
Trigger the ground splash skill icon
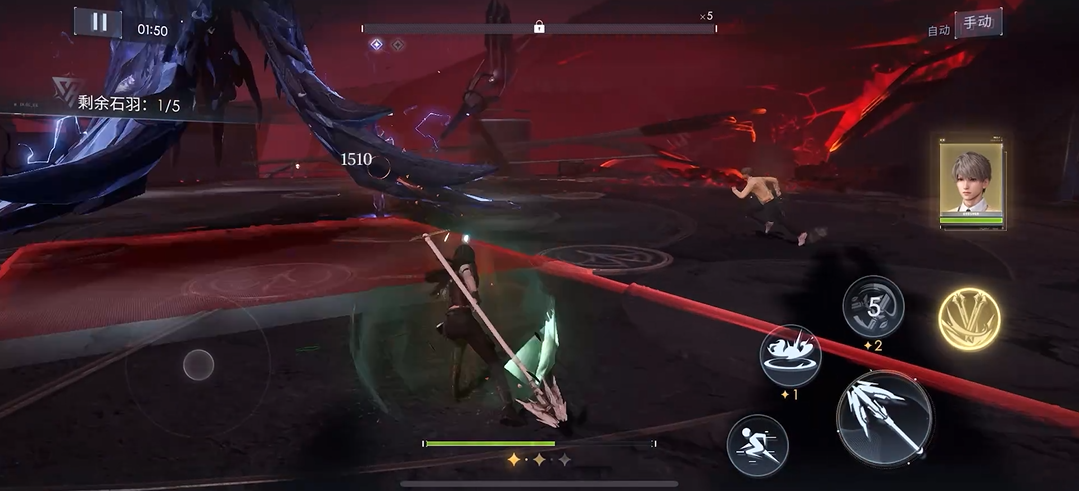[x=790, y=355]
